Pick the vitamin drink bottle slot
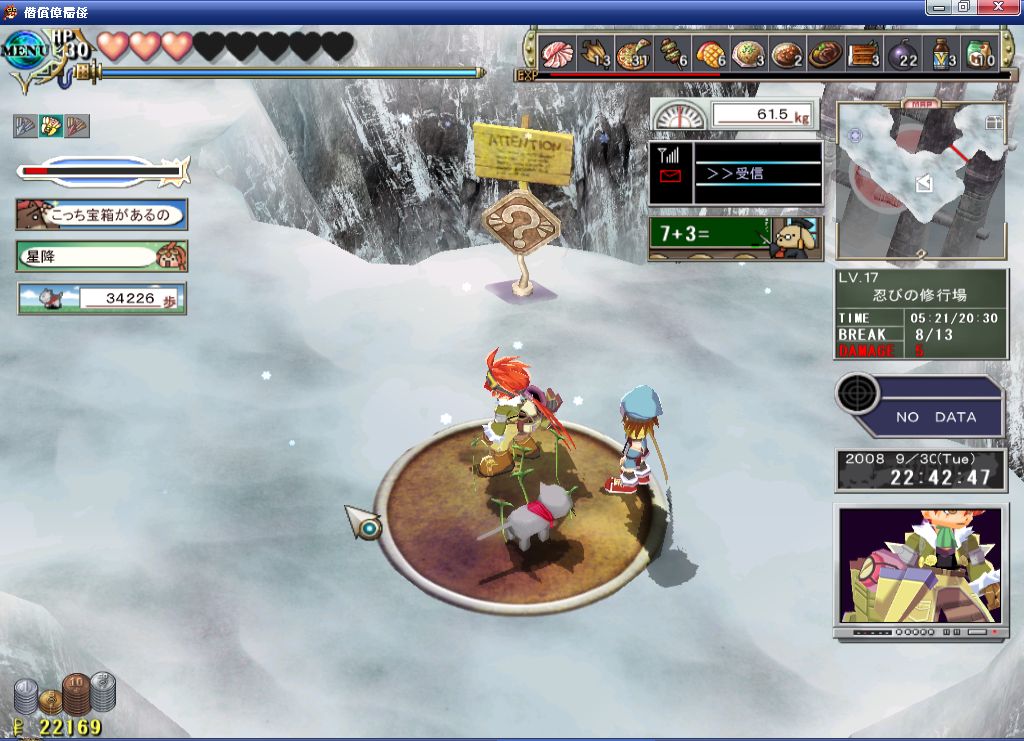 [941, 53]
